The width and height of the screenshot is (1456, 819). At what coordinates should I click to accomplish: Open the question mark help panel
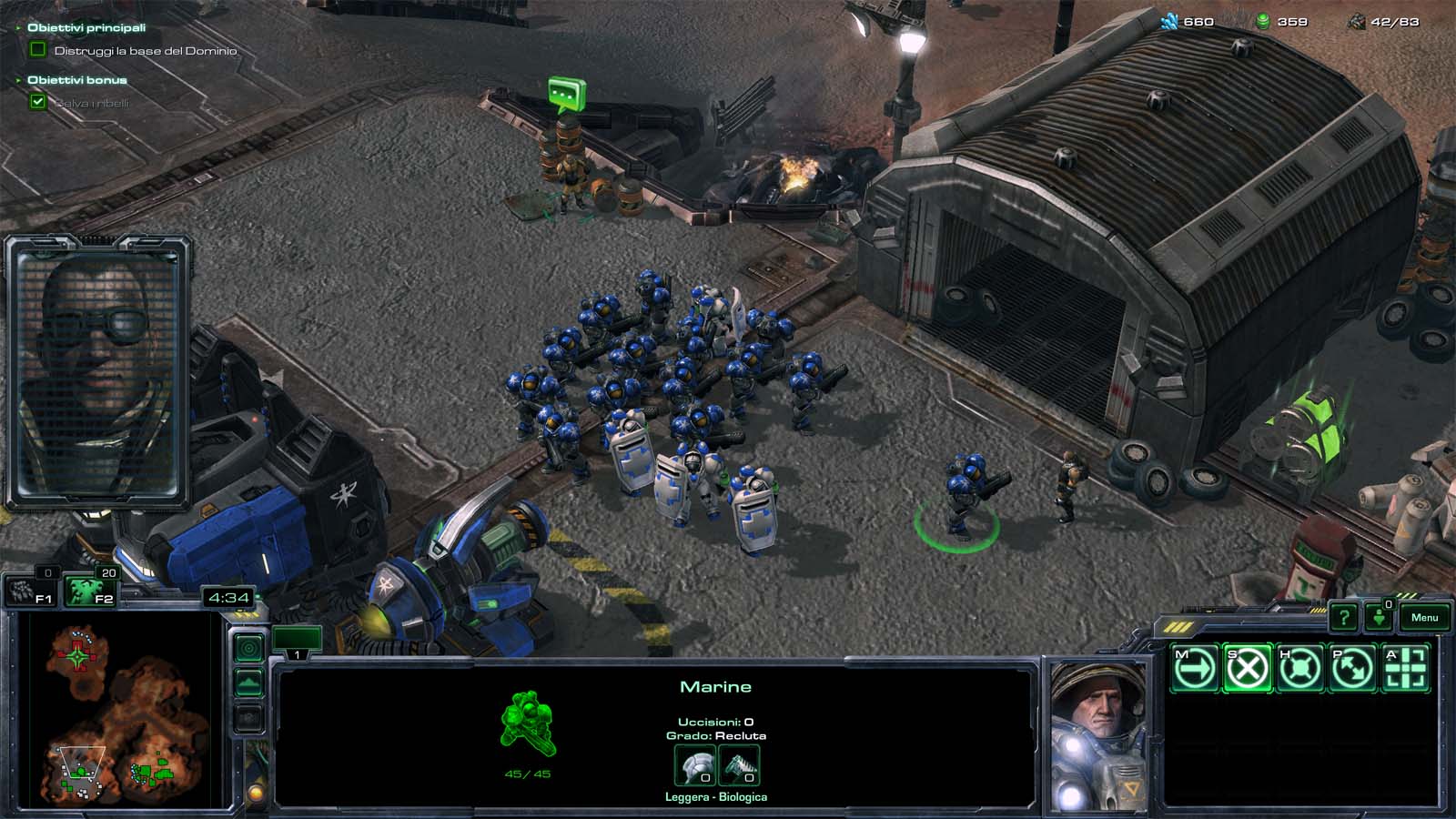[x=1343, y=618]
